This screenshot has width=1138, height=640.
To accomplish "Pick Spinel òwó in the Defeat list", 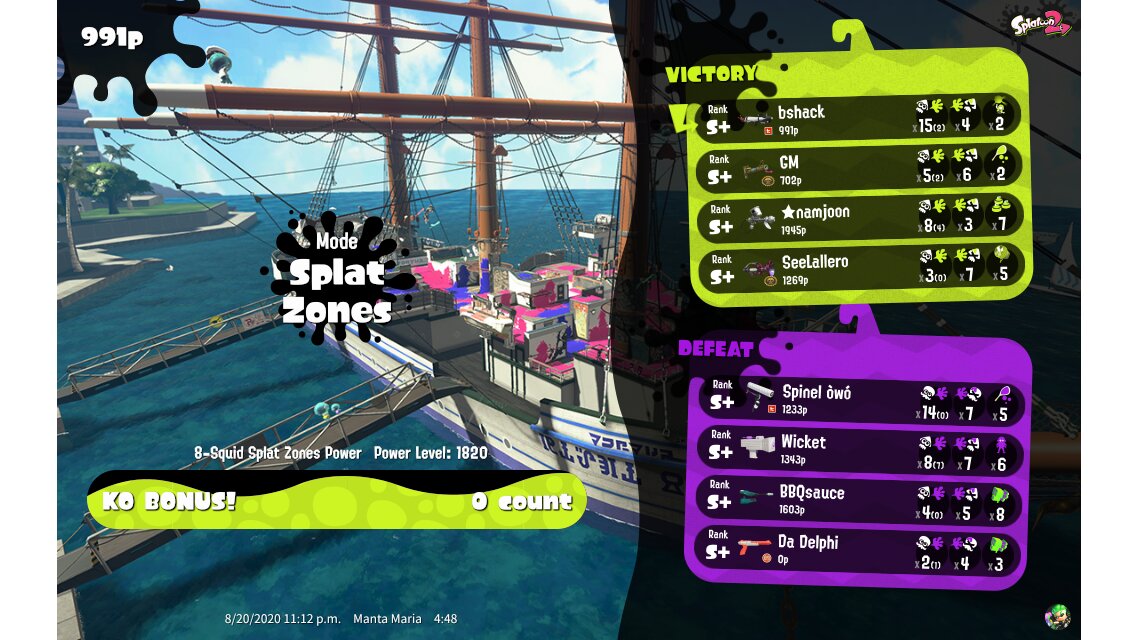I will [x=860, y=398].
